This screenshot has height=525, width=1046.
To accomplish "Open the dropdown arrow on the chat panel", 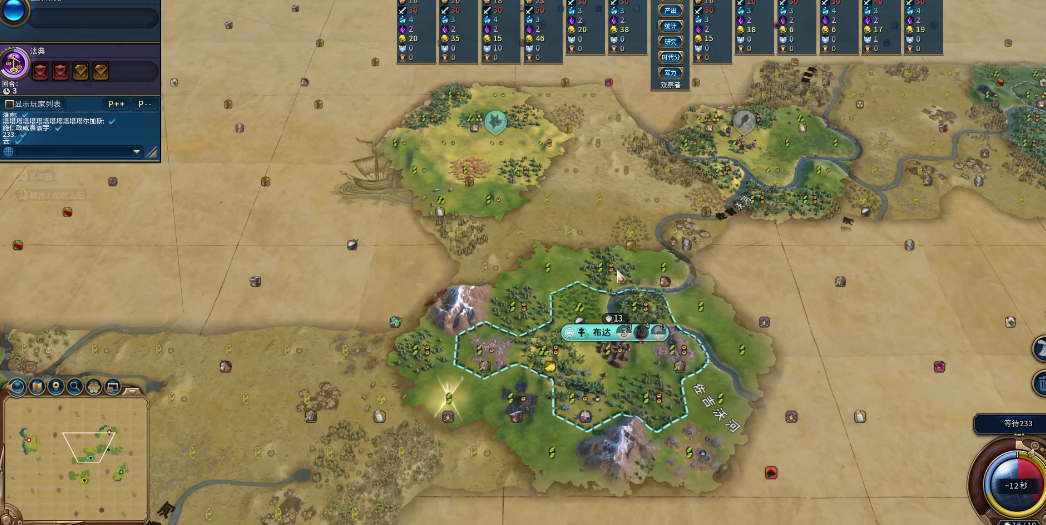I will (x=137, y=152).
